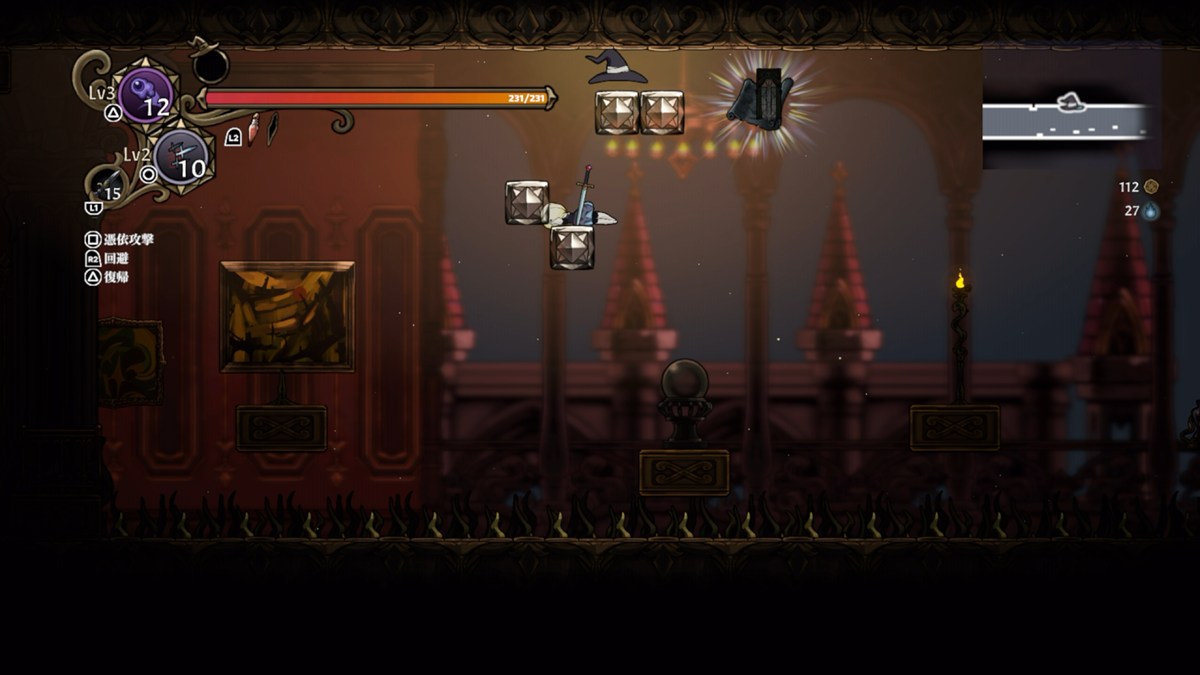Image resolution: width=1200 pixels, height=675 pixels.
Task: Select the dark feather item icon
Action: [271, 128]
